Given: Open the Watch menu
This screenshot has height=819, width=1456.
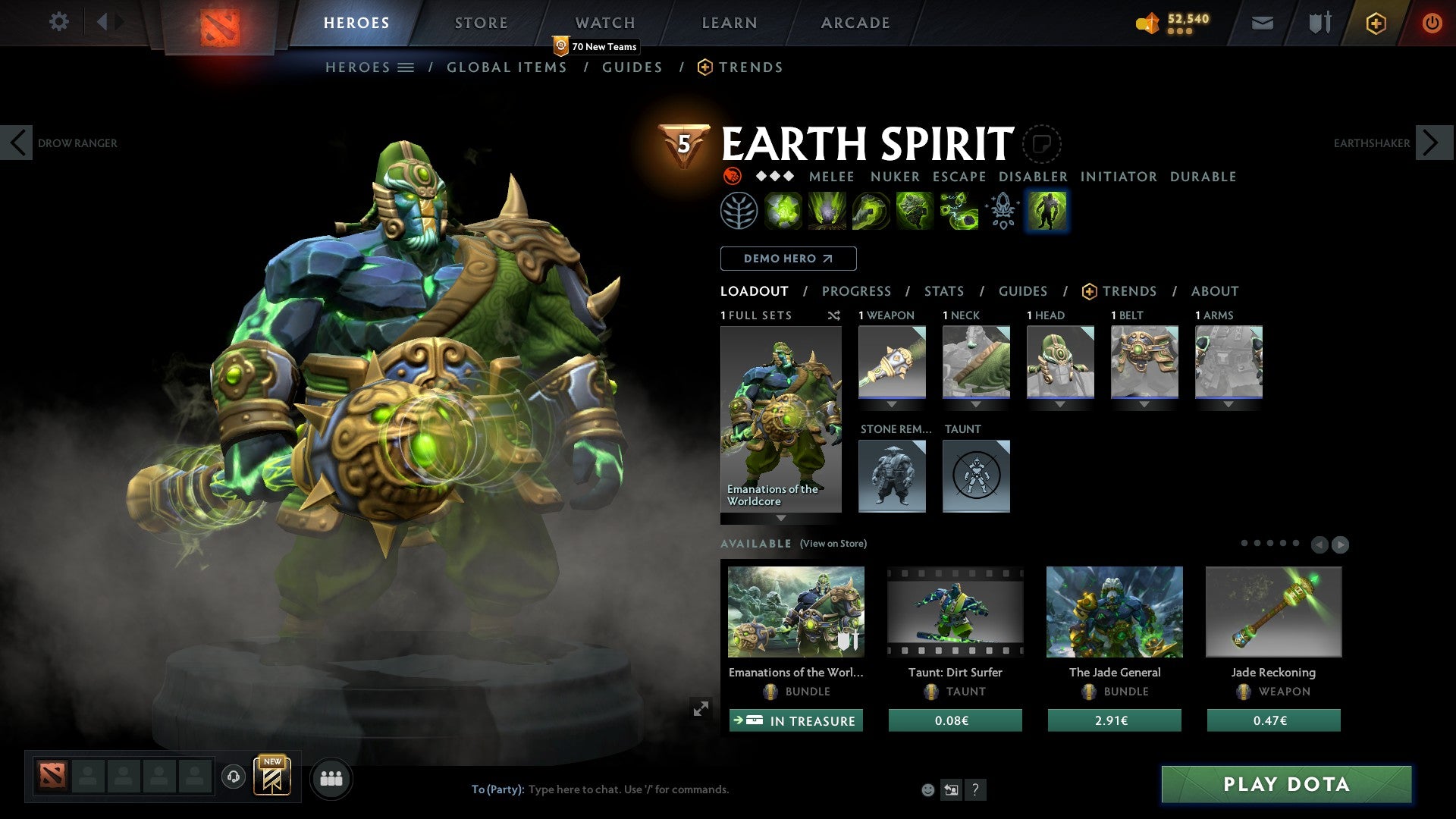Looking at the screenshot, I should pyautogui.click(x=605, y=23).
